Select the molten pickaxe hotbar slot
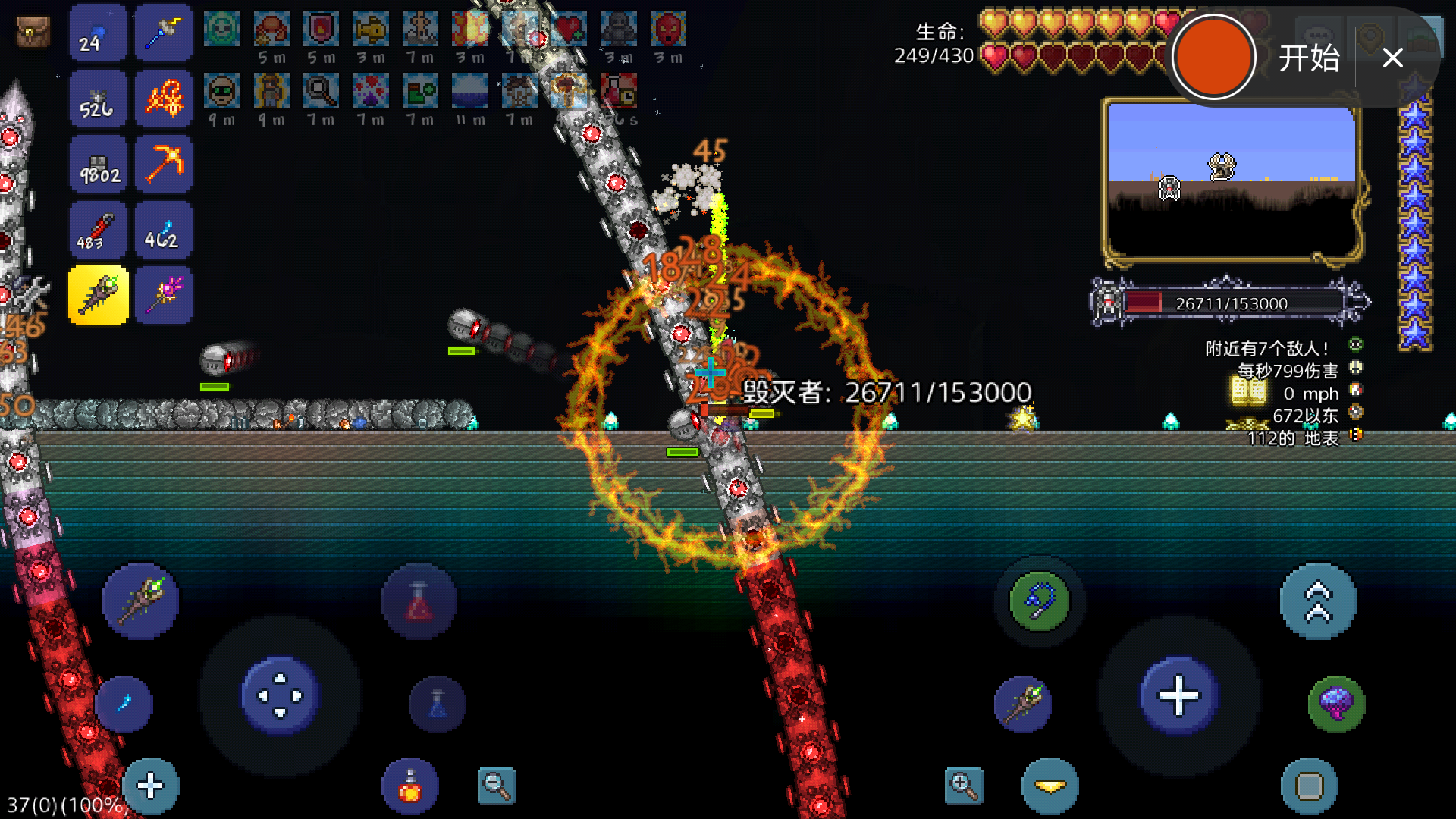This screenshot has height=819, width=1456. (x=164, y=165)
